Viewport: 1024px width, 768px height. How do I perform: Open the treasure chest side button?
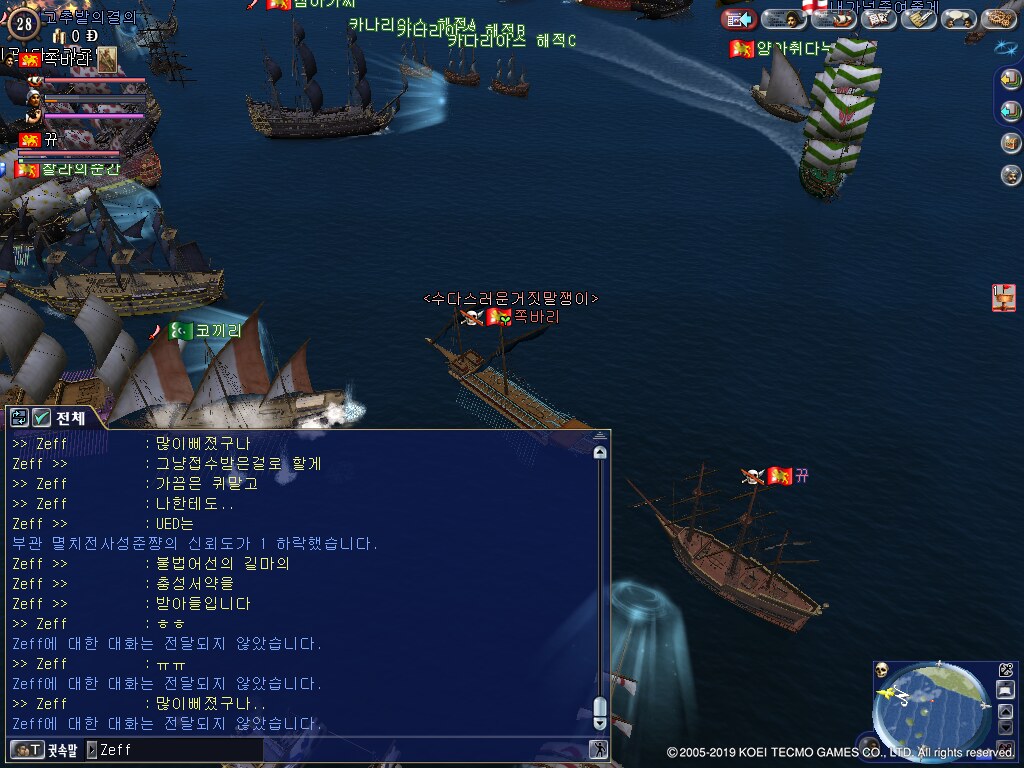click(1011, 143)
